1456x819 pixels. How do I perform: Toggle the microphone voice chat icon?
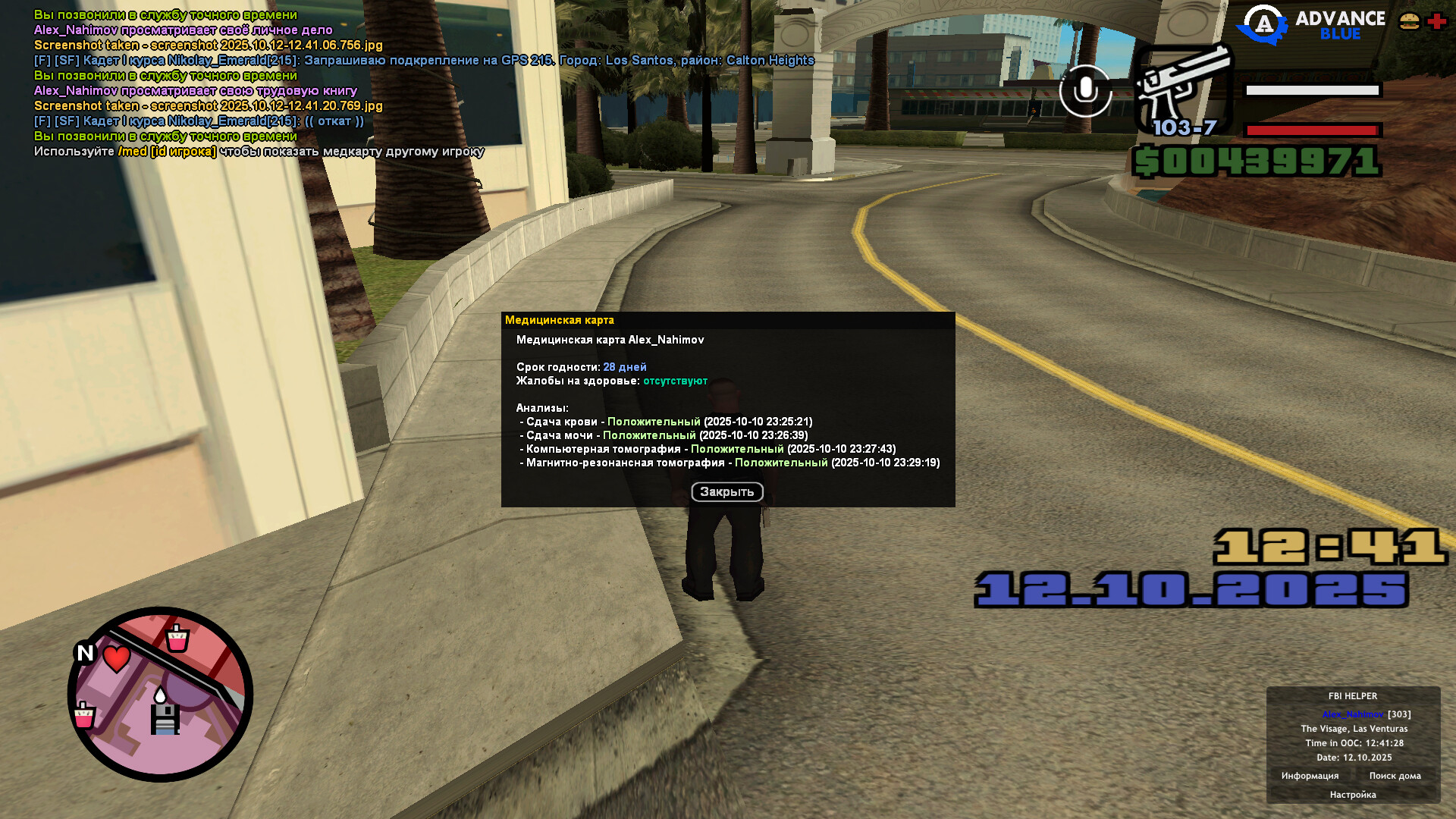point(1085,90)
